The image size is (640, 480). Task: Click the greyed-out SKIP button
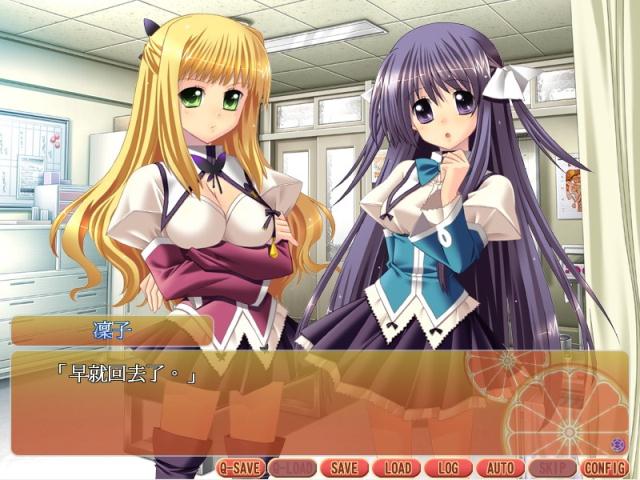tap(551, 467)
